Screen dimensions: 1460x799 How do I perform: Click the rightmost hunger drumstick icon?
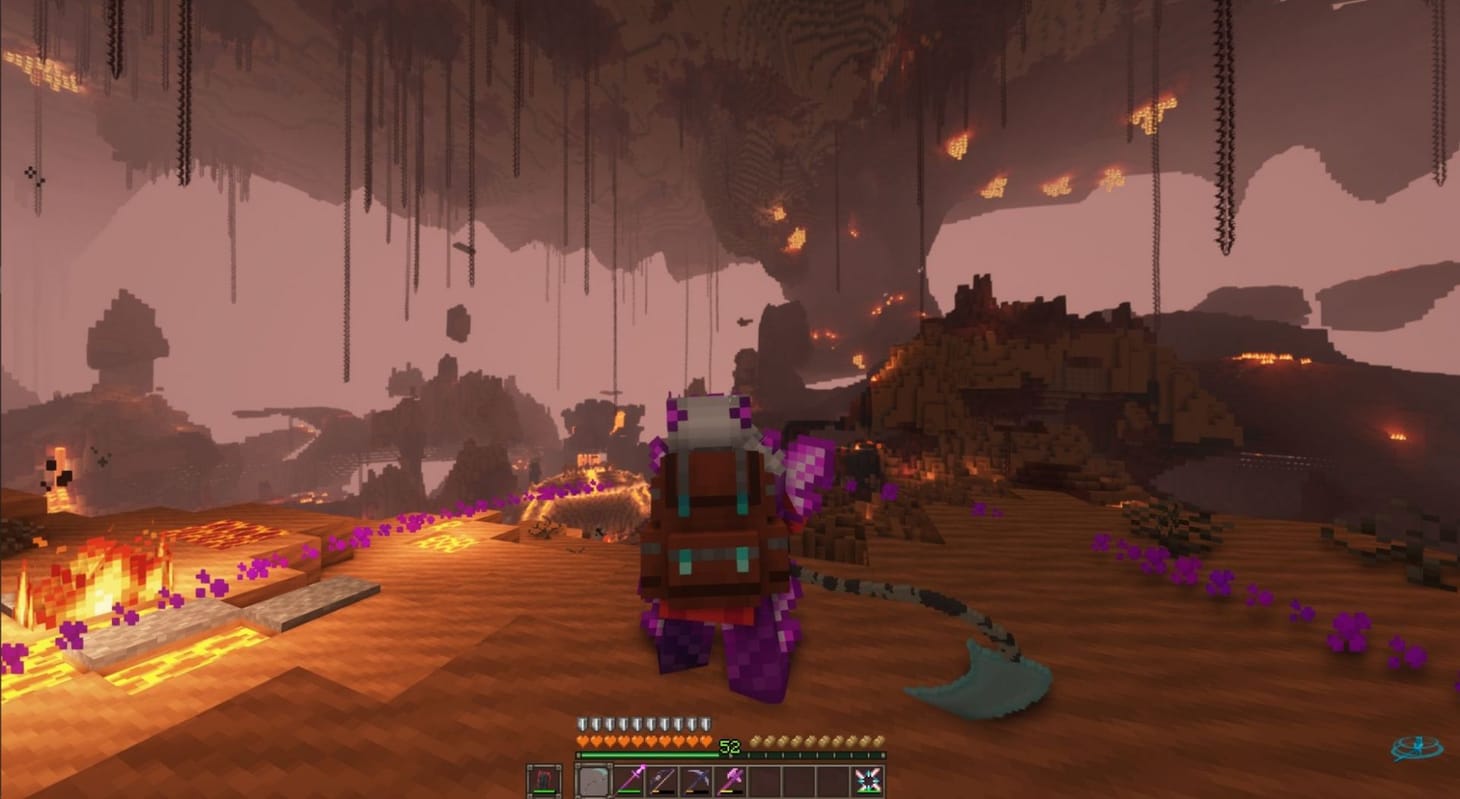coord(880,742)
